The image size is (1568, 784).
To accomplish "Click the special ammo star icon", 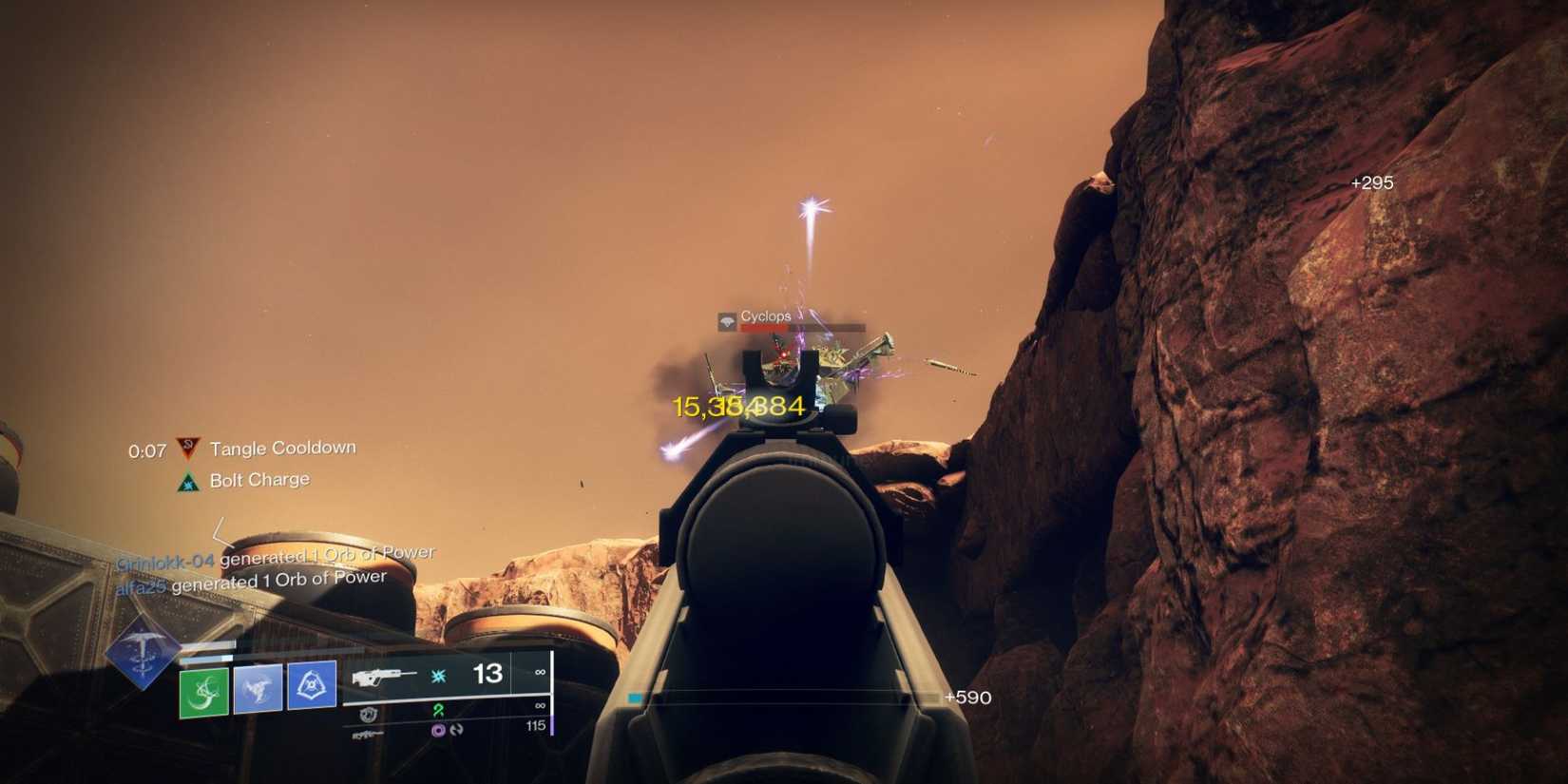I will coord(439,675).
